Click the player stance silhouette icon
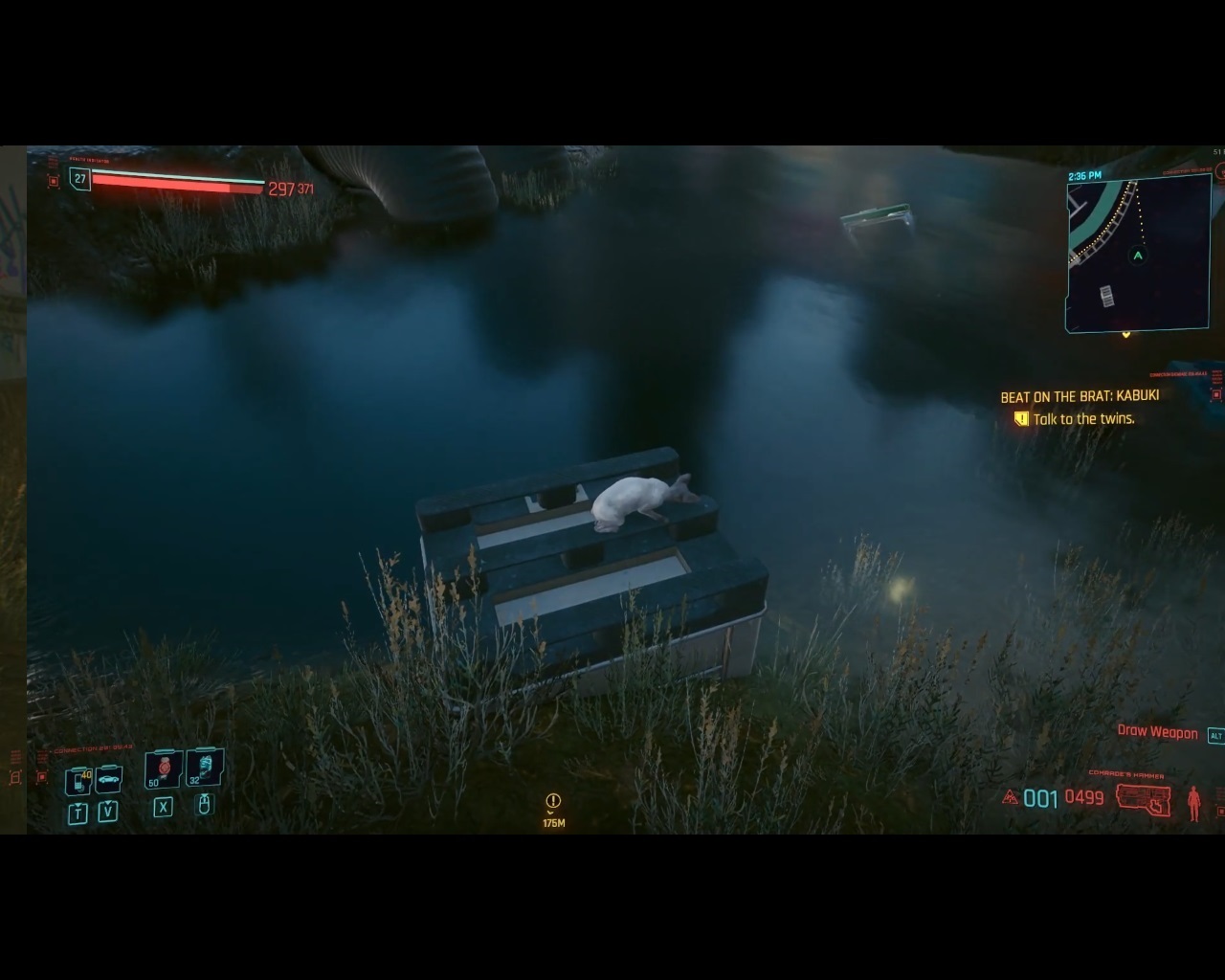This screenshot has width=1225, height=980. [1193, 803]
